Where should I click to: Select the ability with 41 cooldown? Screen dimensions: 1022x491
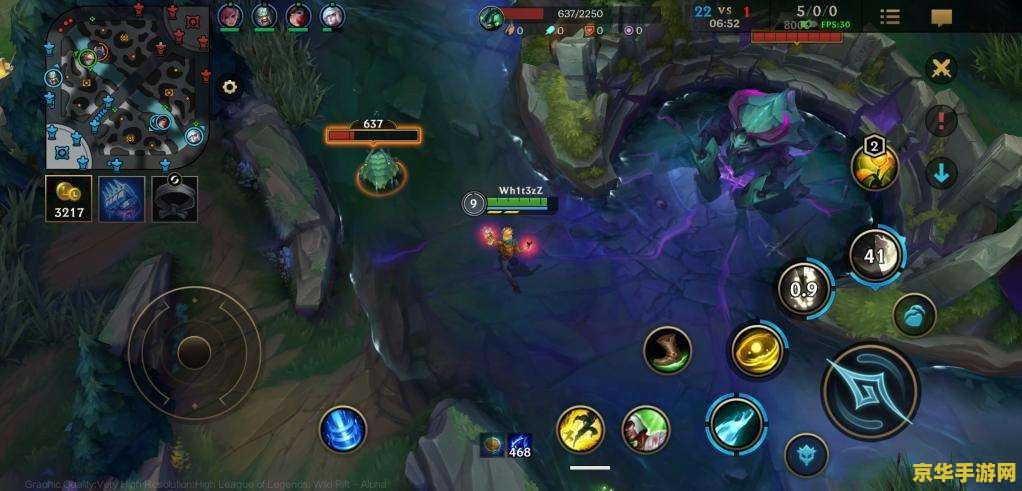click(x=876, y=255)
